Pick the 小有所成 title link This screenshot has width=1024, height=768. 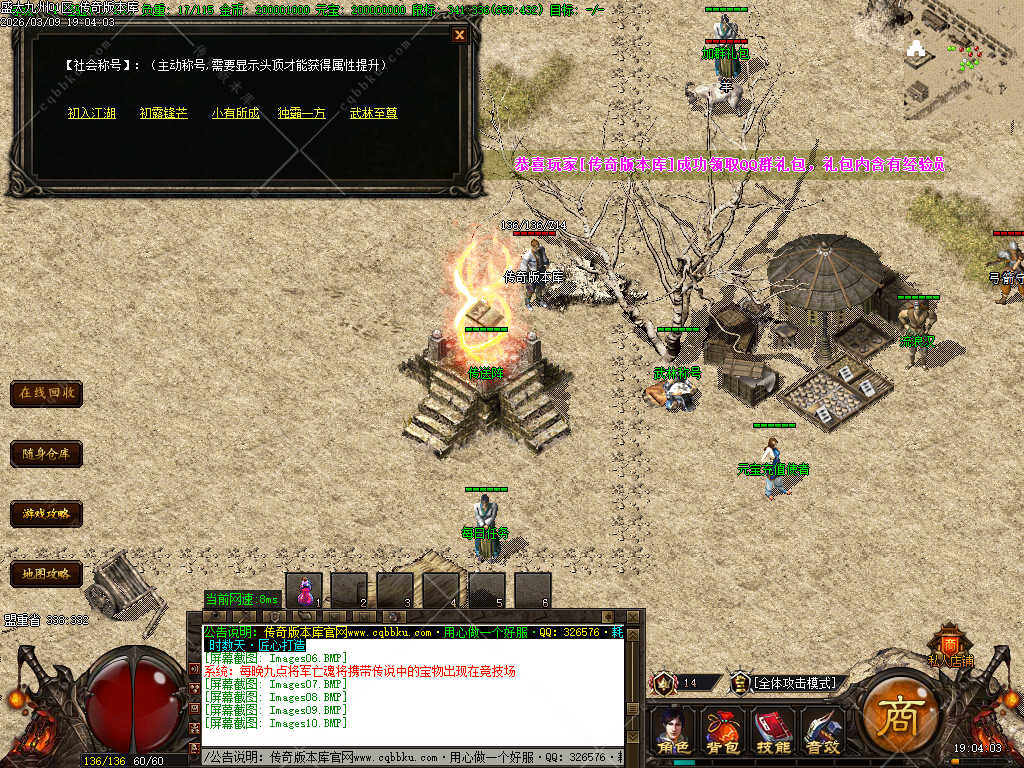235,113
